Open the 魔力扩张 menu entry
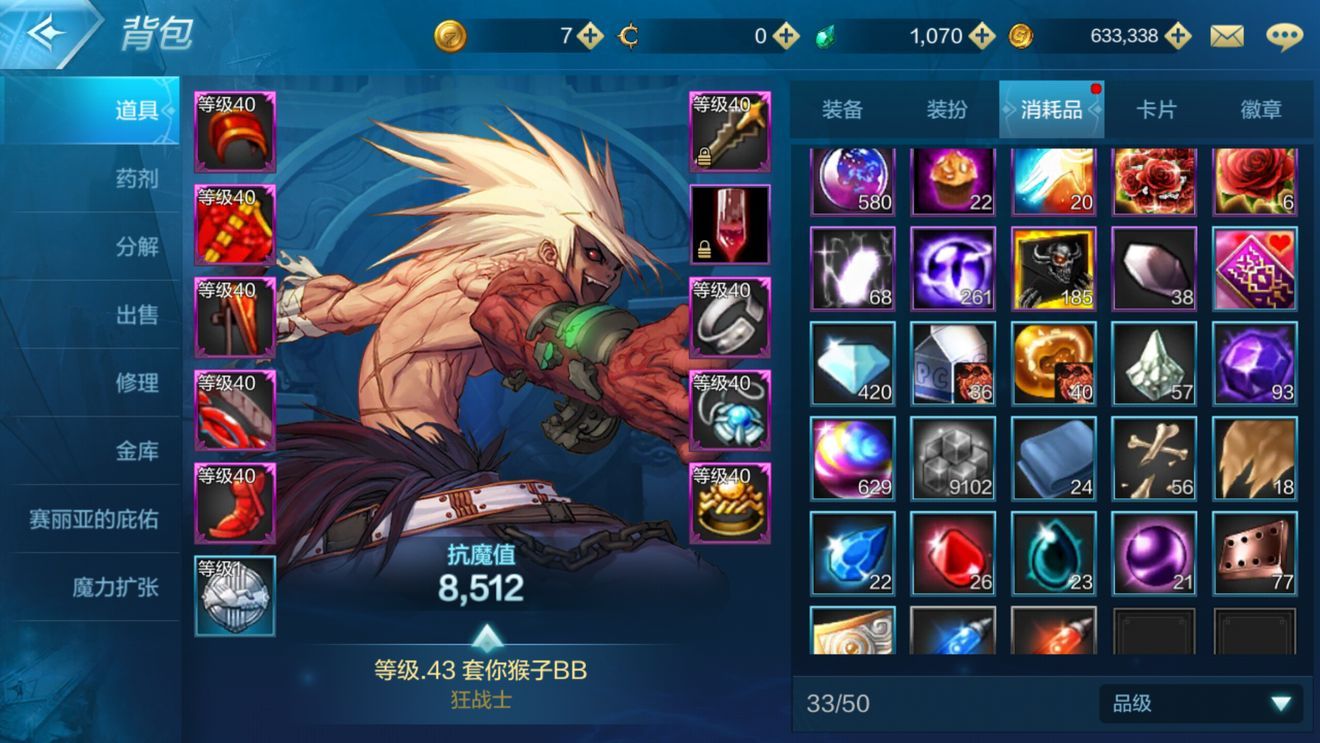The width and height of the screenshot is (1320, 743). 115,587
